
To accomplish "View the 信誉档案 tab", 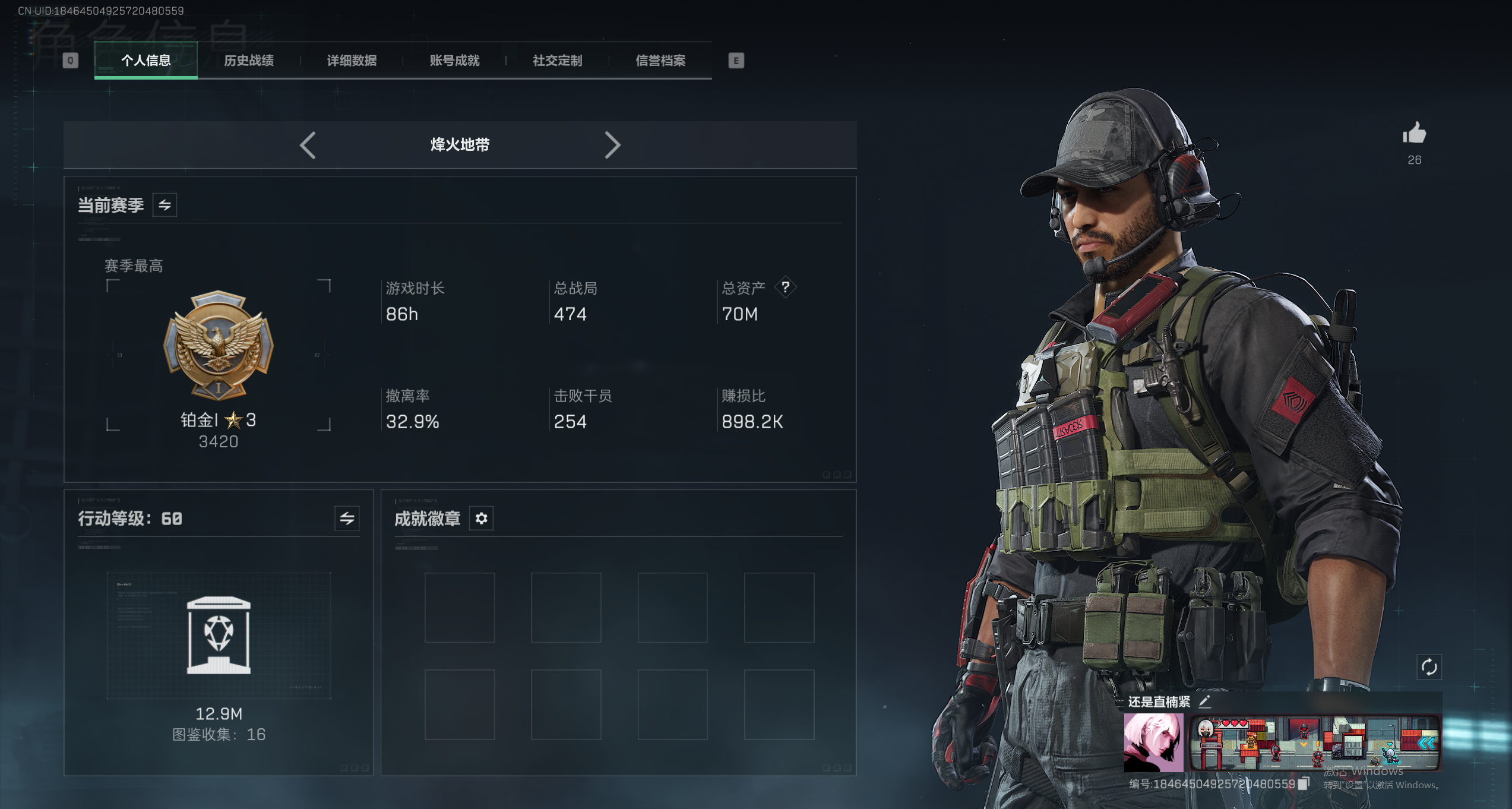I will (661, 61).
